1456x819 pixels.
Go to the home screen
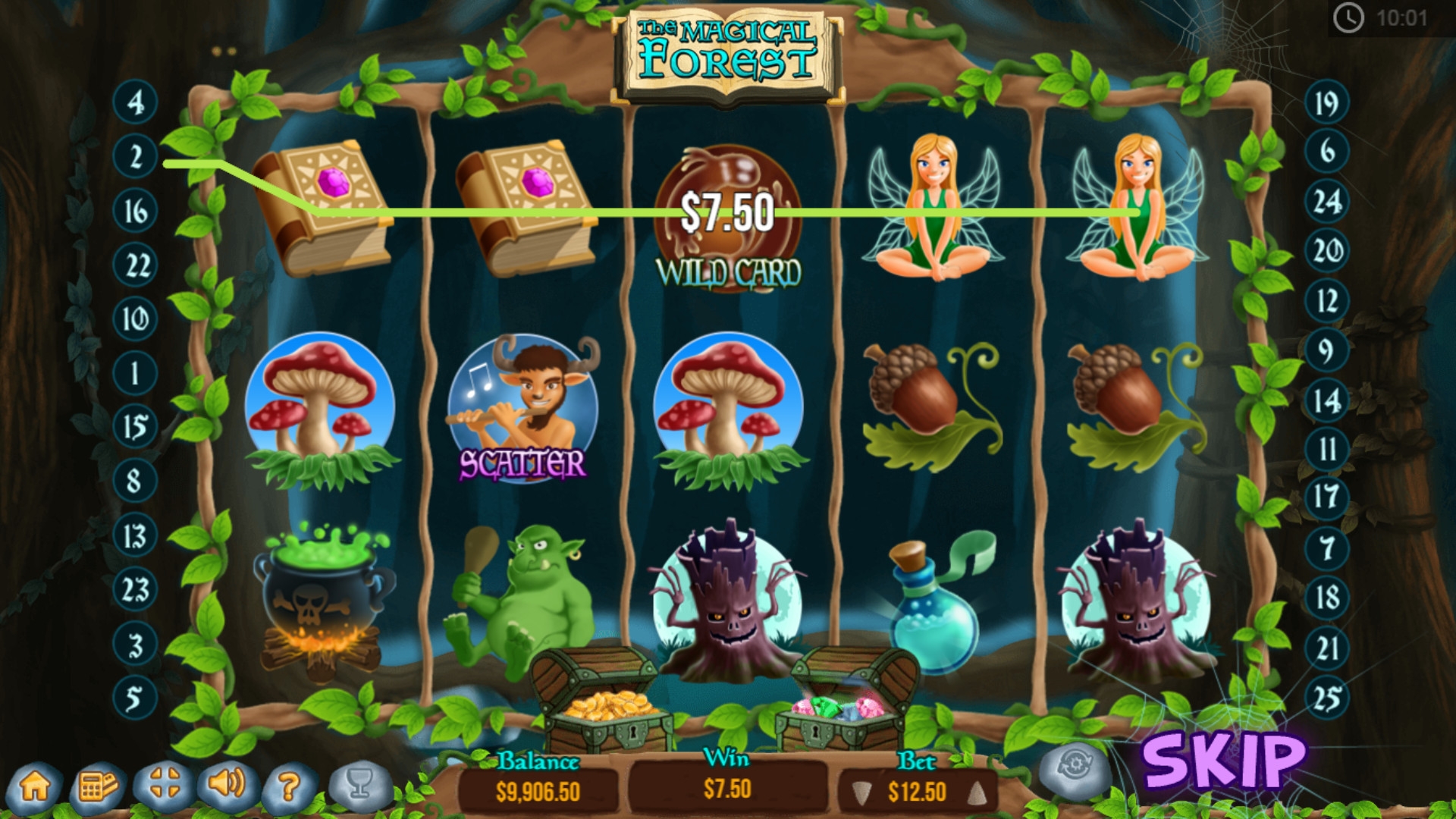point(36,786)
